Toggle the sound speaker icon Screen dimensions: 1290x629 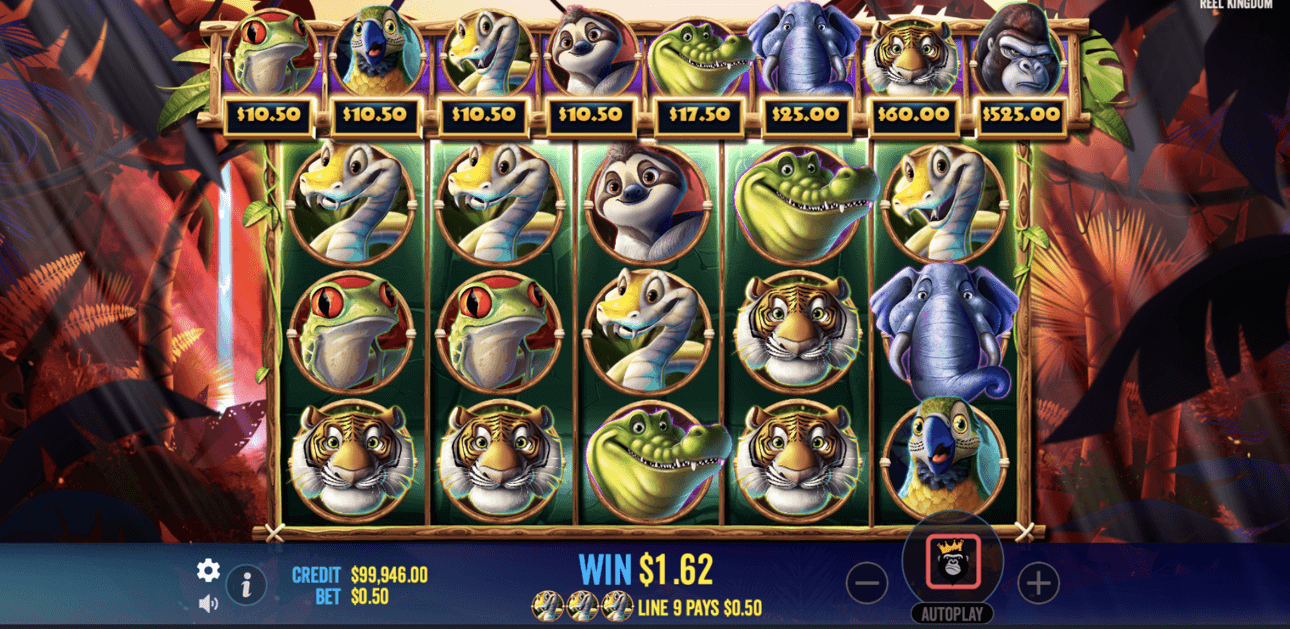pyautogui.click(x=208, y=603)
